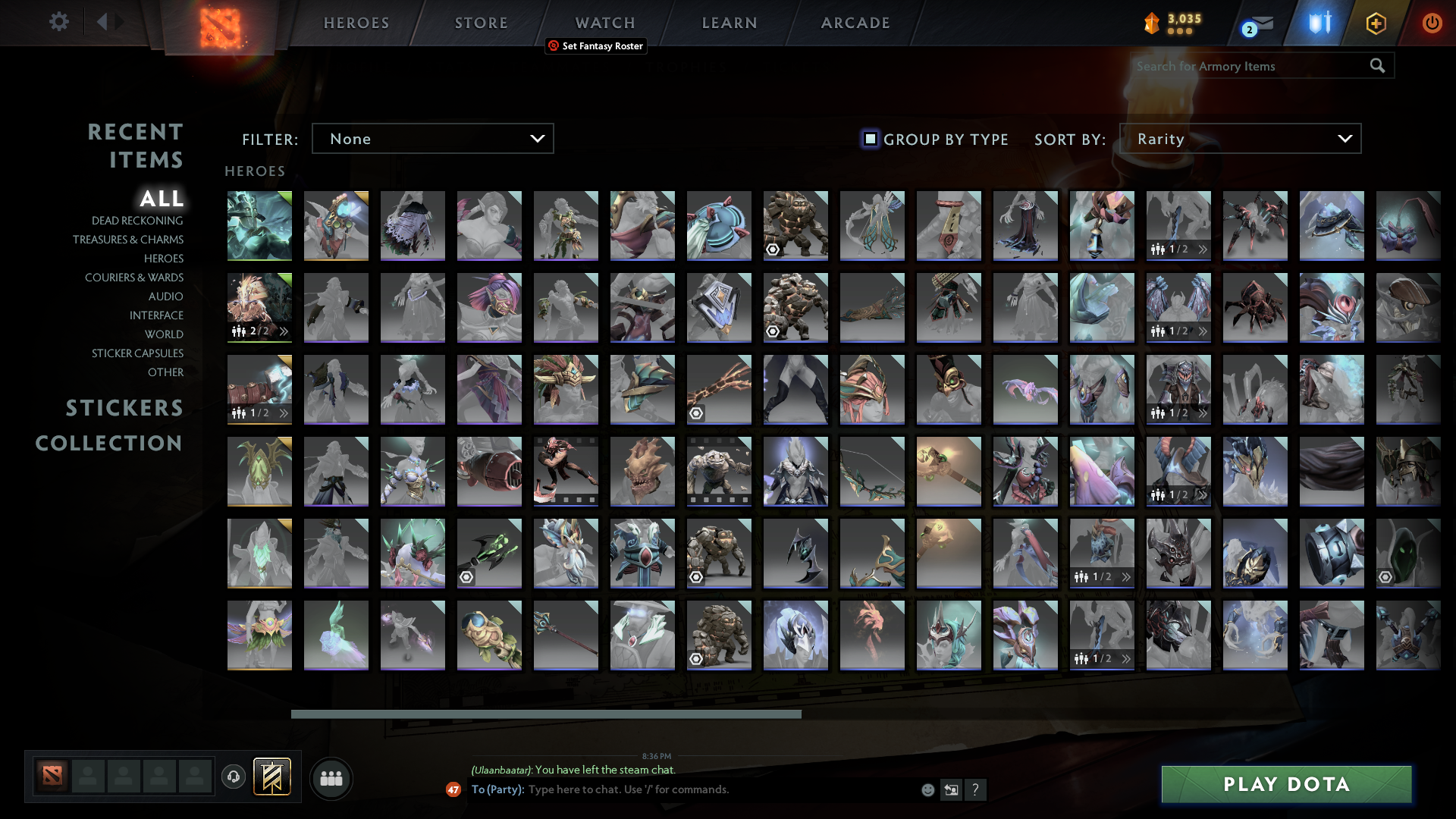Open the Filter dropdown set to None
1456x819 pixels.
click(432, 138)
